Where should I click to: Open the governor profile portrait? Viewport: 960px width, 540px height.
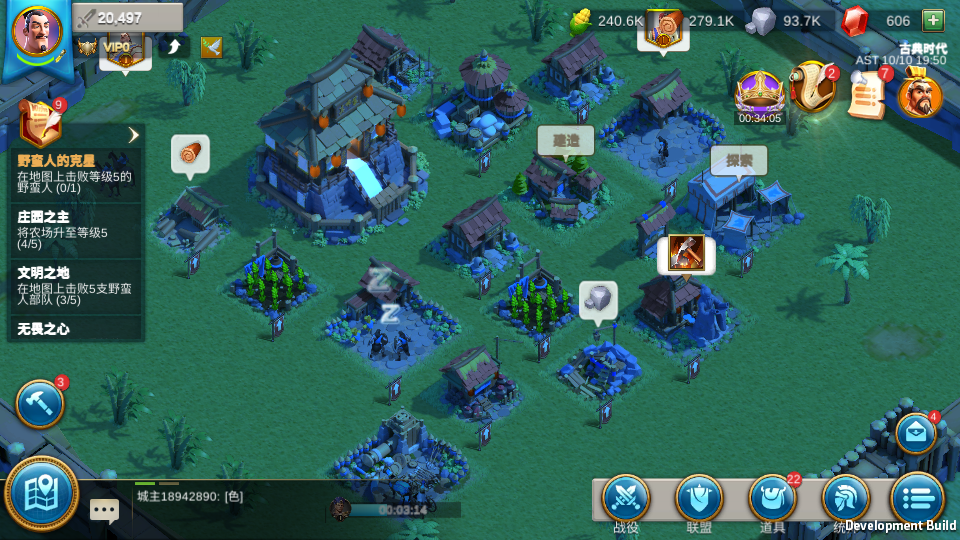point(36,30)
